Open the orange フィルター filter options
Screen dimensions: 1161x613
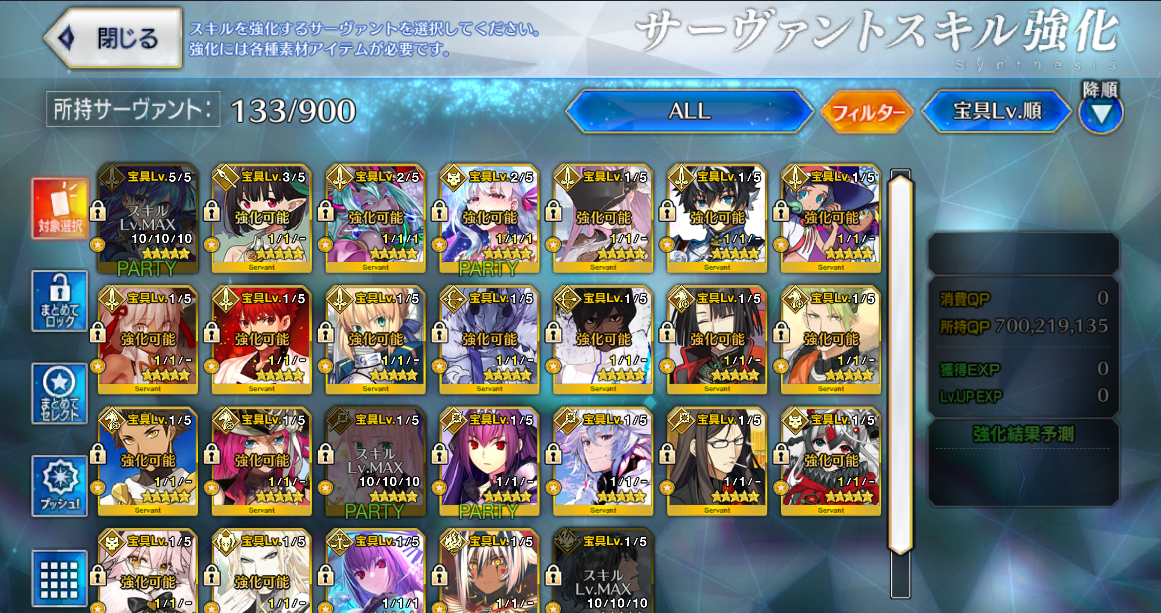867,112
